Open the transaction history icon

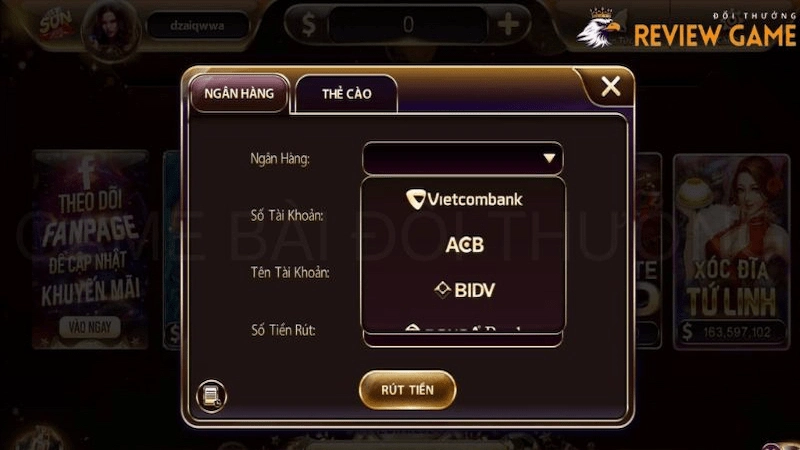pos(211,395)
